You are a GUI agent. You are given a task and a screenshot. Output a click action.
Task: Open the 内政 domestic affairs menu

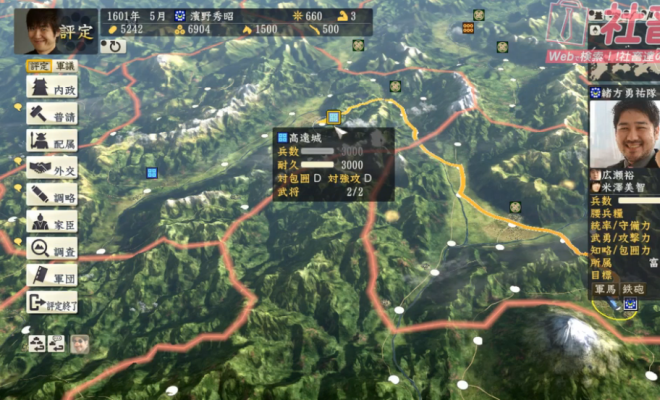point(52,89)
